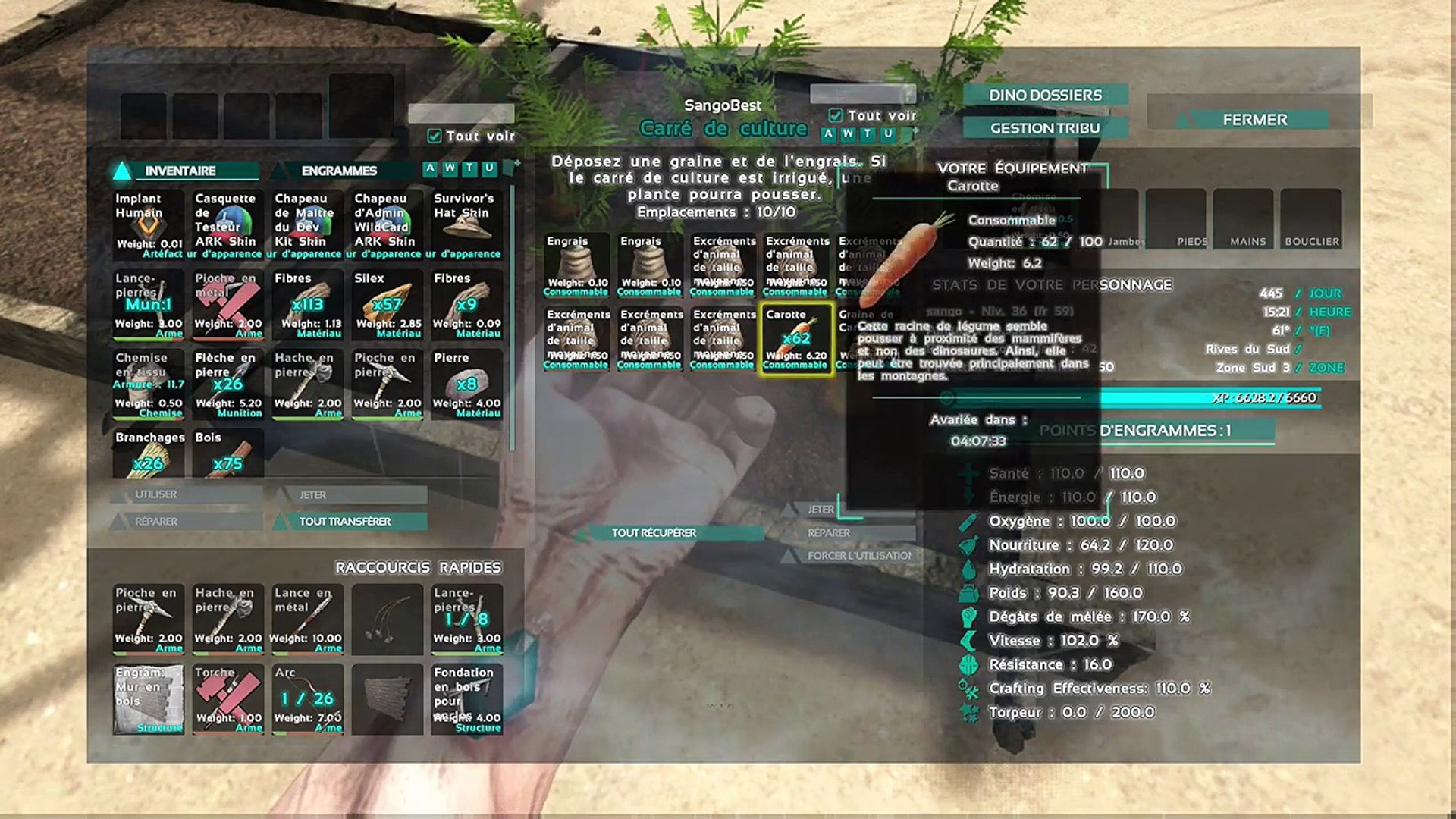Viewport: 1456px width, 819px height.
Task: Select the Silex x57 stack
Action: tap(387, 304)
